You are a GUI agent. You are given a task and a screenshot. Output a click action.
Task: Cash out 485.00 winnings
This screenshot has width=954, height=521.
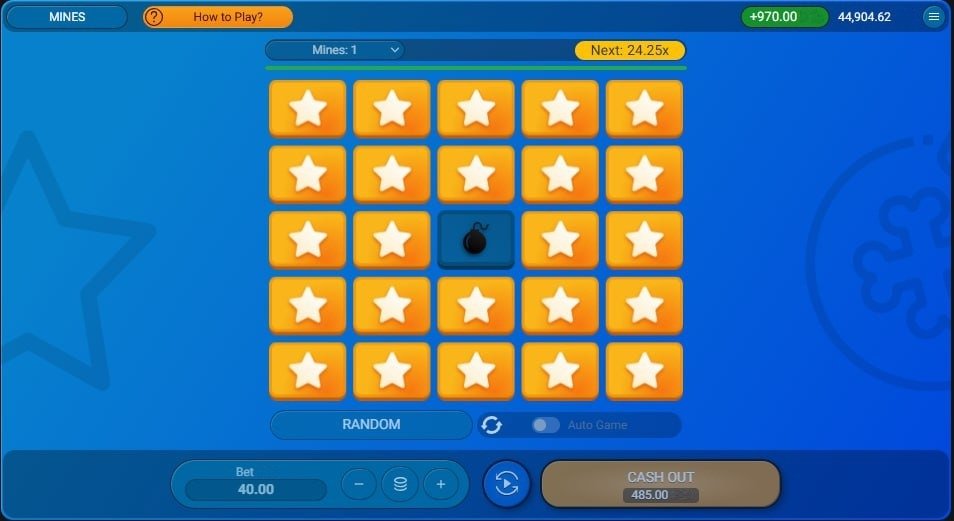[x=660, y=484]
